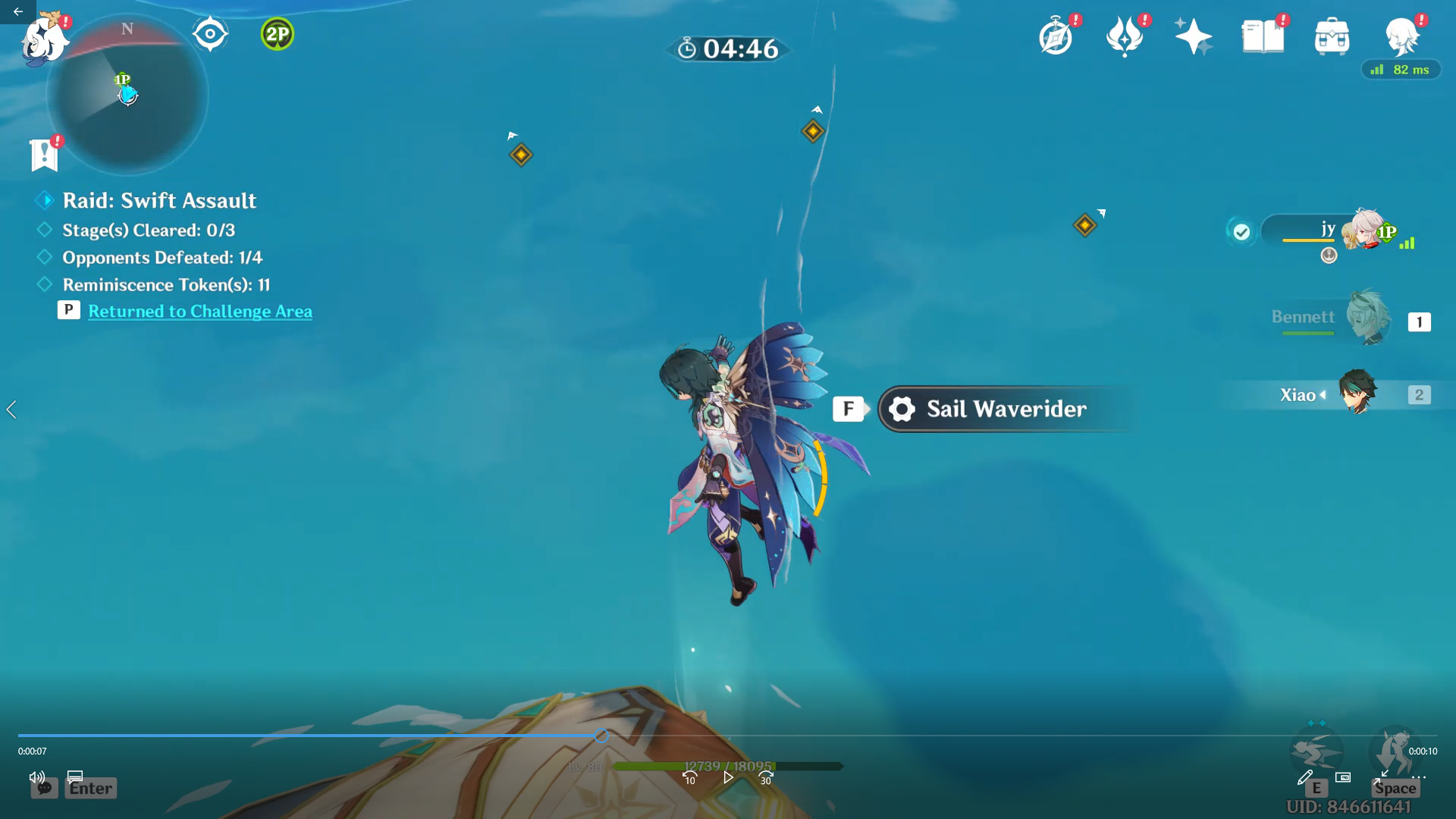
Task: Open the Adventurer Handbook compass icon
Action: click(x=1057, y=34)
